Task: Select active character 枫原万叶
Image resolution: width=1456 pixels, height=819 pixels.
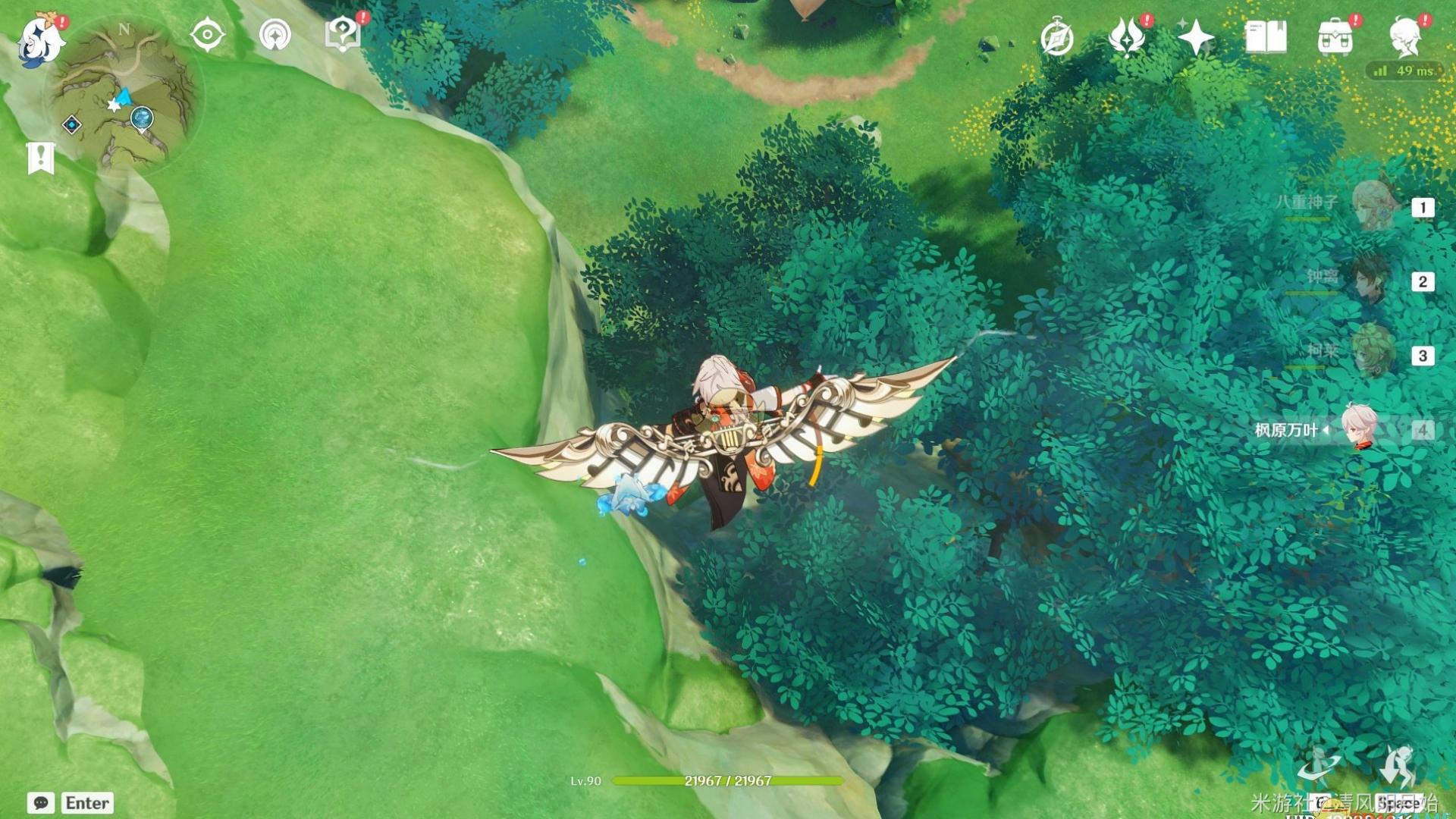Action: pyautogui.click(x=1360, y=428)
